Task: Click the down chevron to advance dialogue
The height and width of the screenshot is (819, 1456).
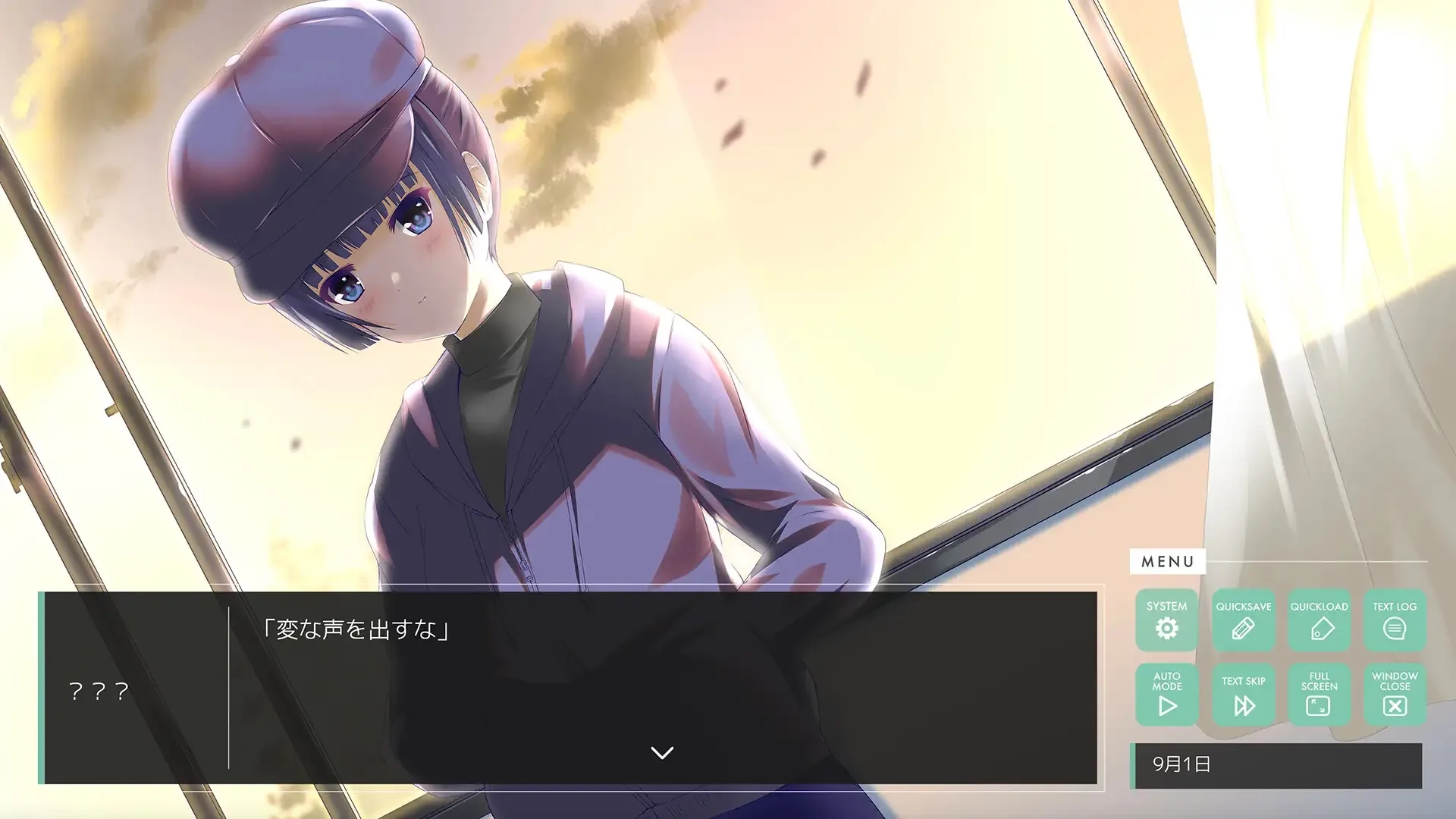Action: click(662, 752)
